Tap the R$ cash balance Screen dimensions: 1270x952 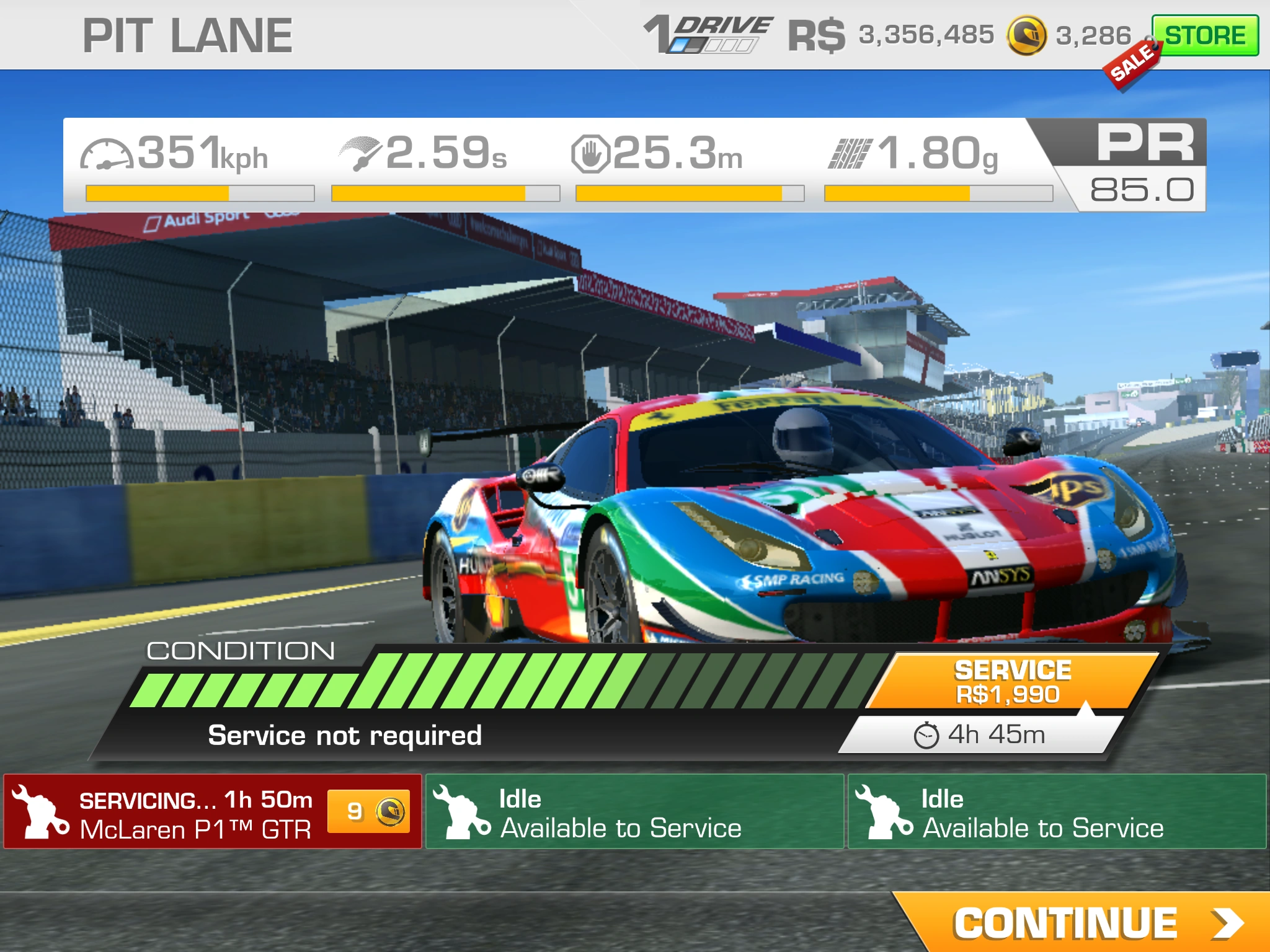coord(890,35)
